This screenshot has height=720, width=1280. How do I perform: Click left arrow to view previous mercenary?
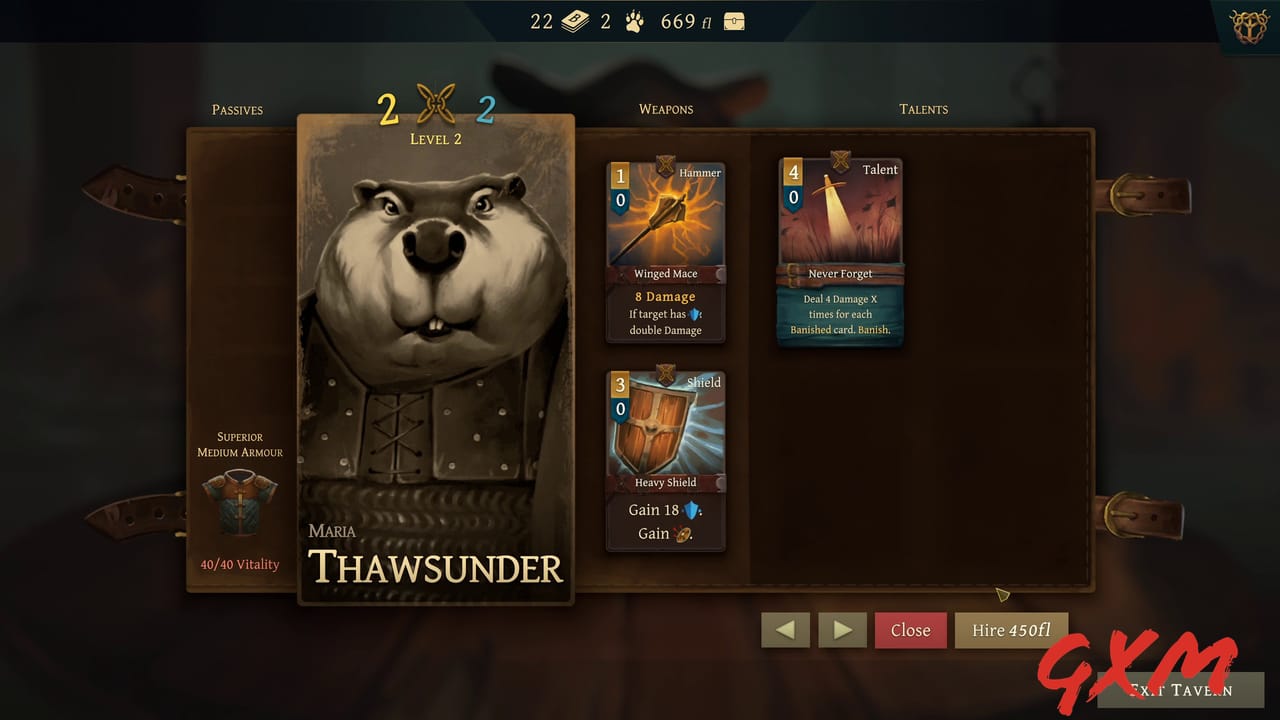click(x=785, y=630)
